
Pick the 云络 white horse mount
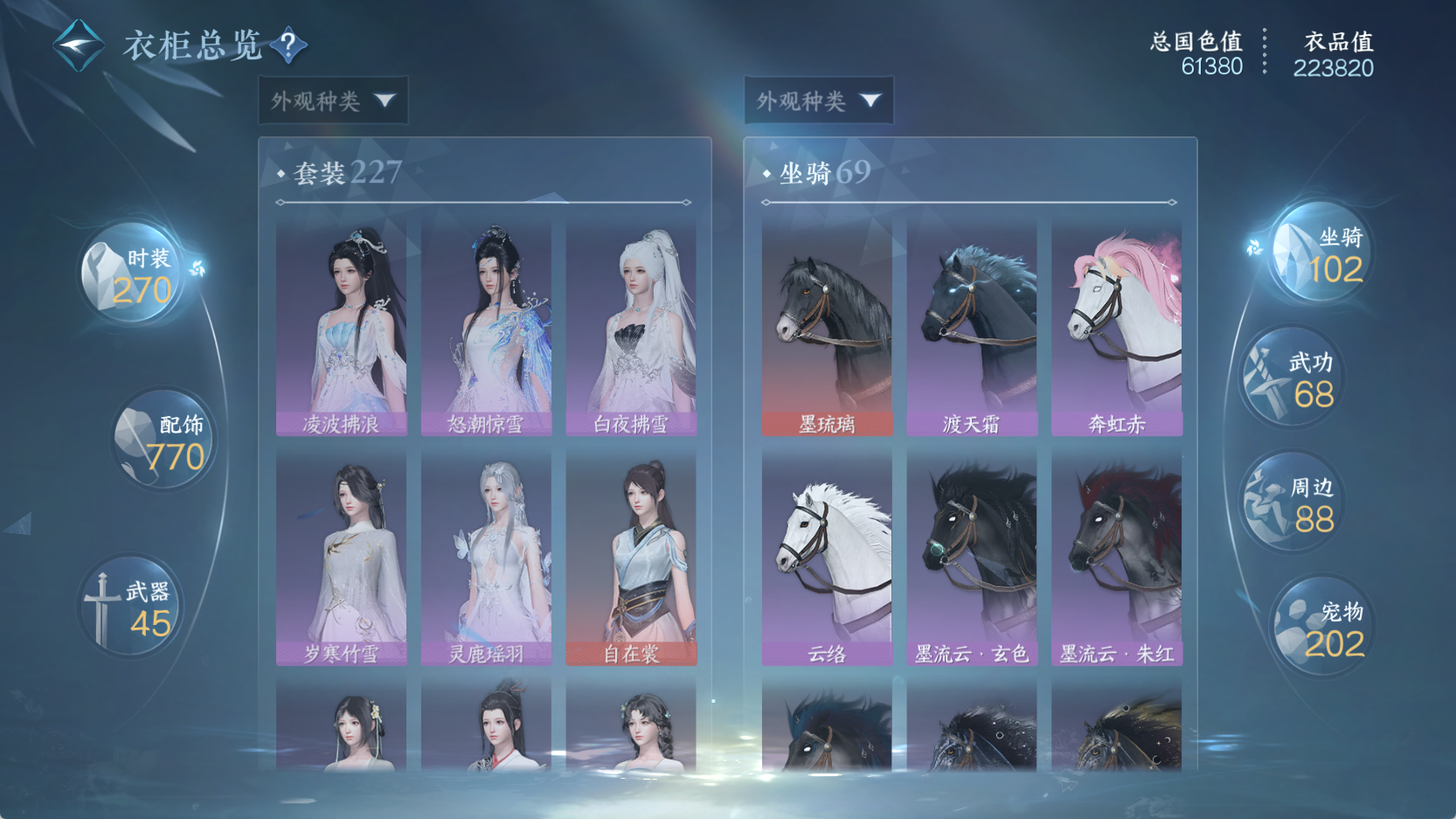827,558
